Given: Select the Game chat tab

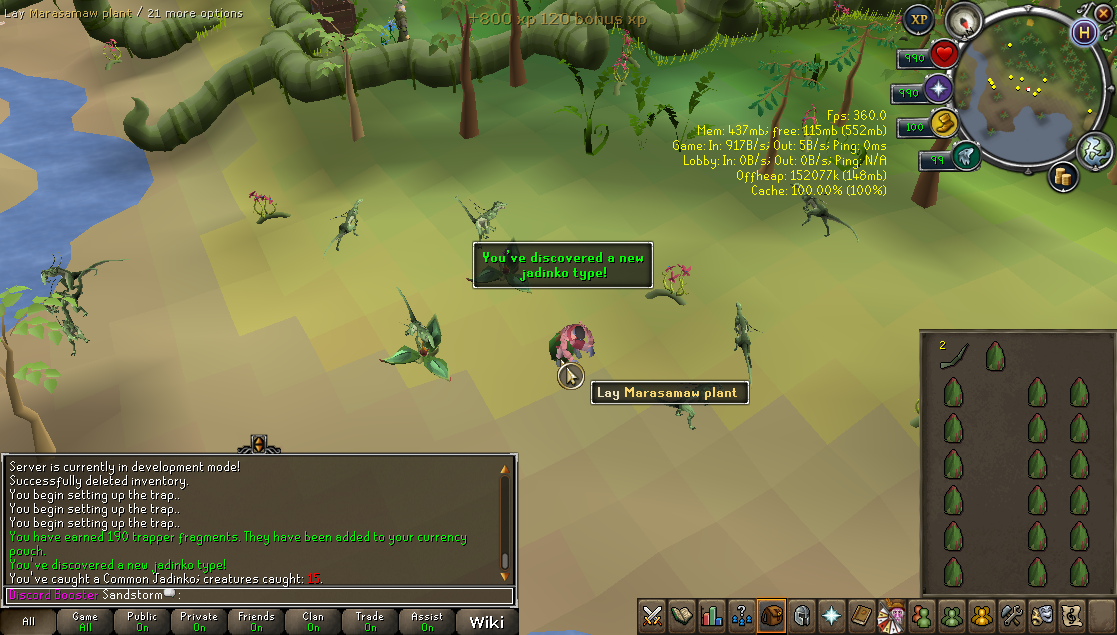Looking at the screenshot, I should [x=85, y=622].
